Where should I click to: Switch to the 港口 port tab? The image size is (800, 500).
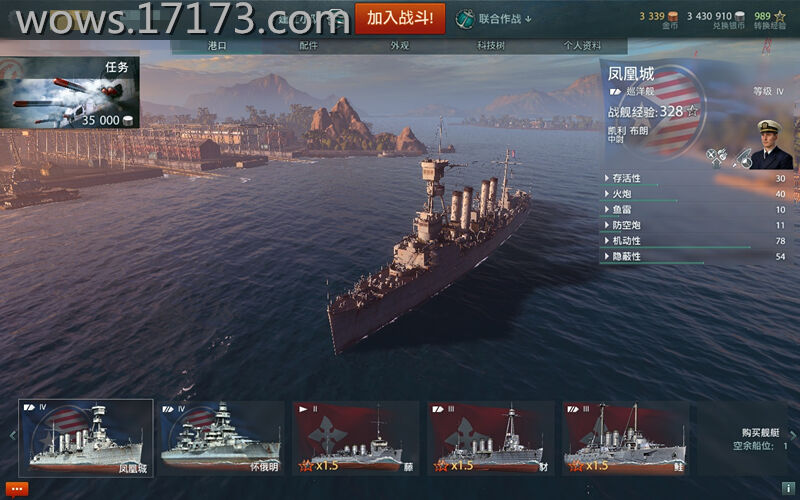217,46
